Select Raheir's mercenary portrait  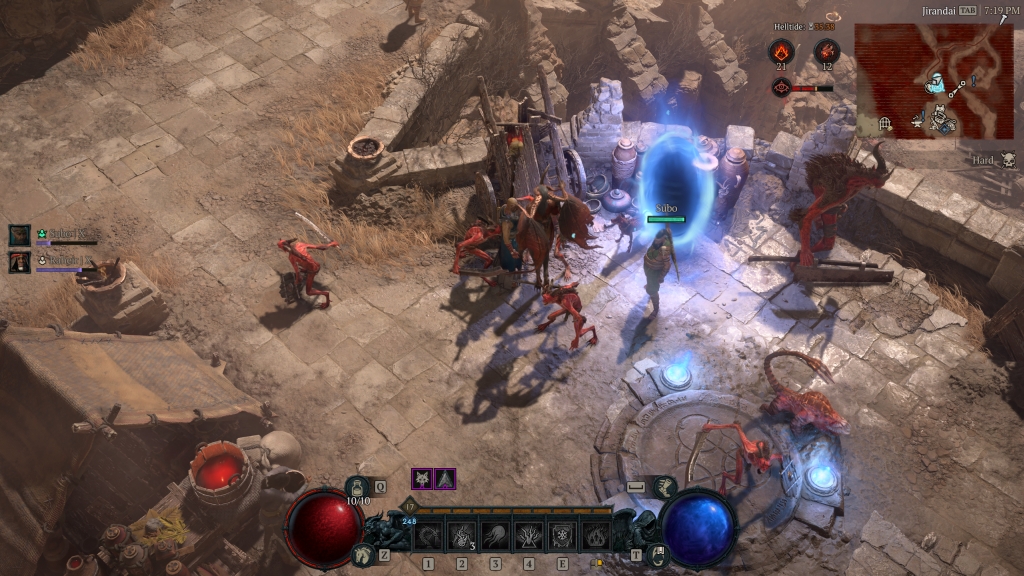coord(19,262)
